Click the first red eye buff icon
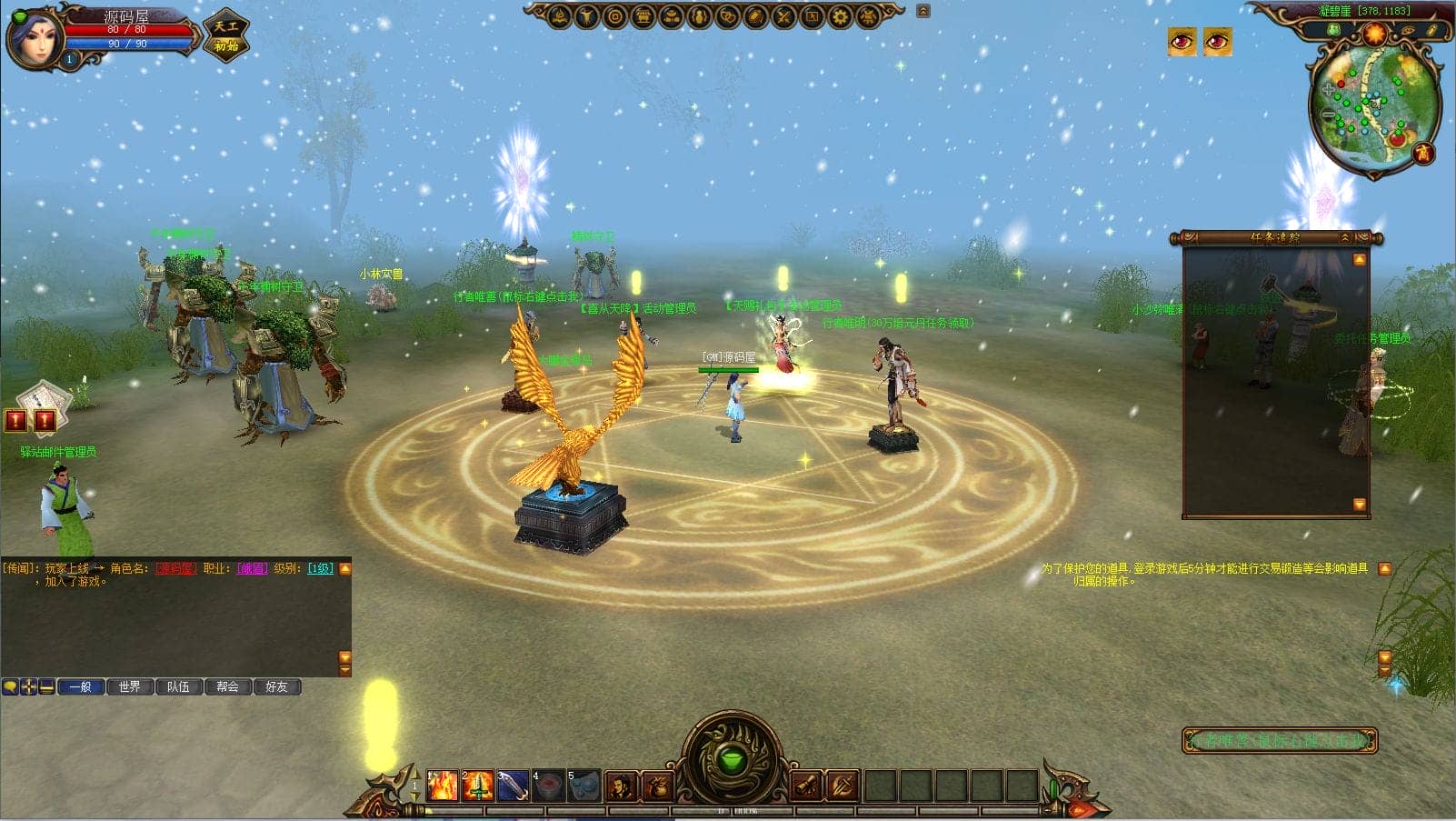 tap(1182, 41)
